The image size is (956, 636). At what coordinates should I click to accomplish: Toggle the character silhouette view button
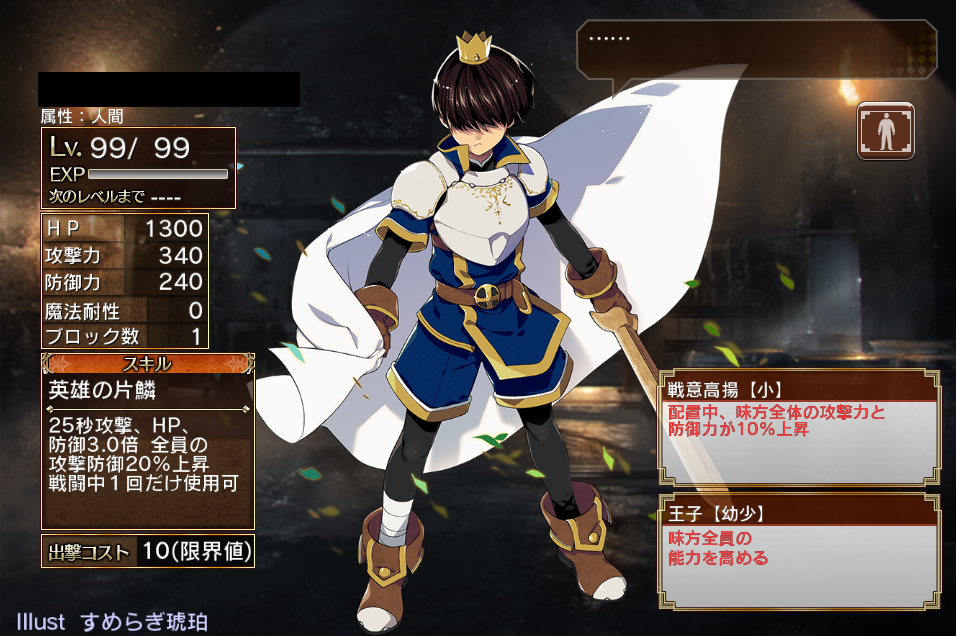886,131
